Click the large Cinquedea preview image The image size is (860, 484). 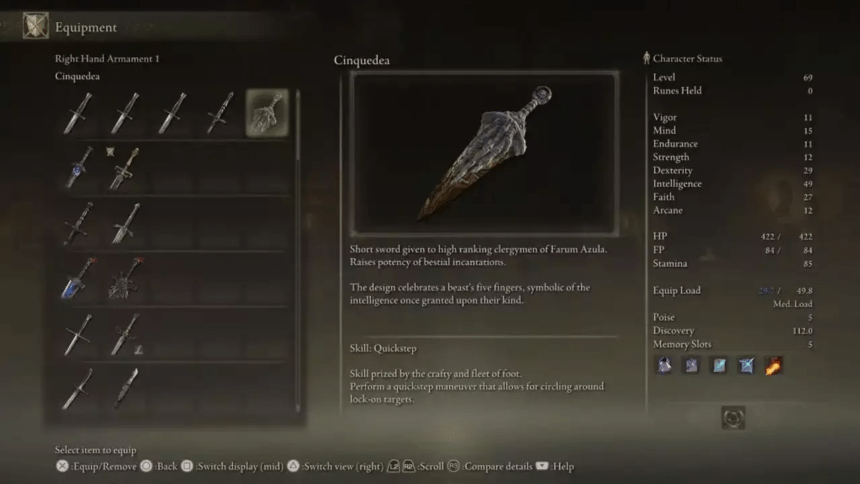(x=484, y=153)
